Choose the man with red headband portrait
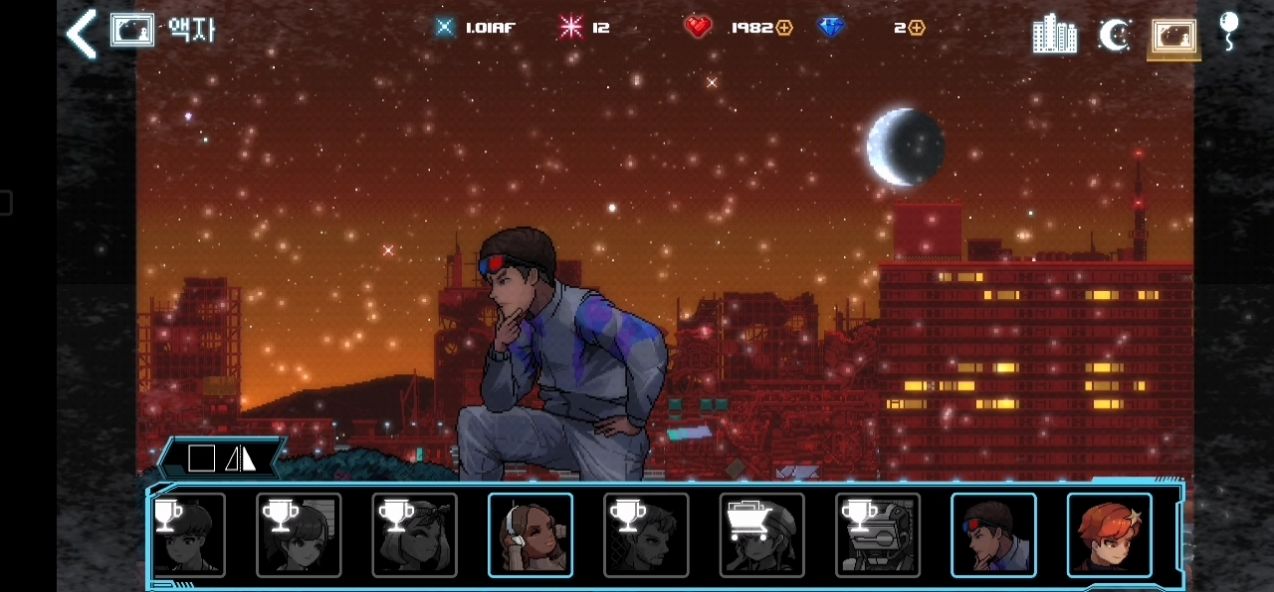Image resolution: width=1274 pixels, height=592 pixels. (x=993, y=535)
